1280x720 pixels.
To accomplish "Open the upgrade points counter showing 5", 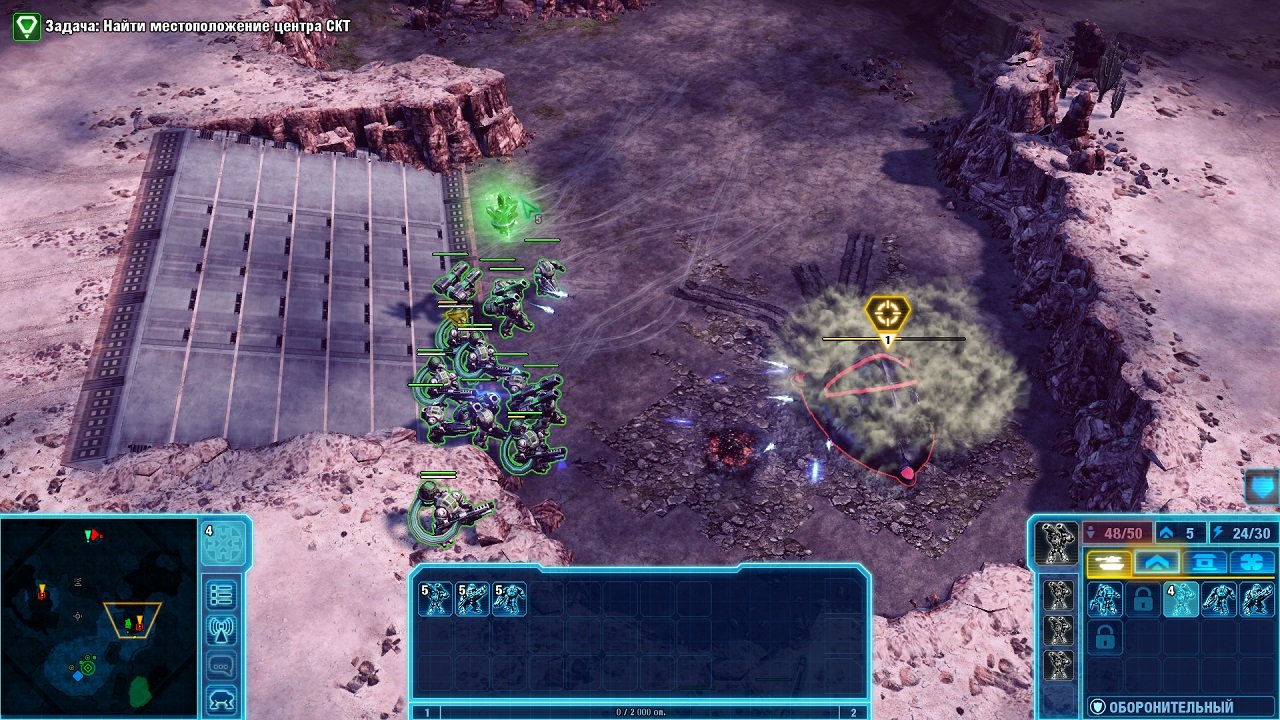I will point(1180,531).
